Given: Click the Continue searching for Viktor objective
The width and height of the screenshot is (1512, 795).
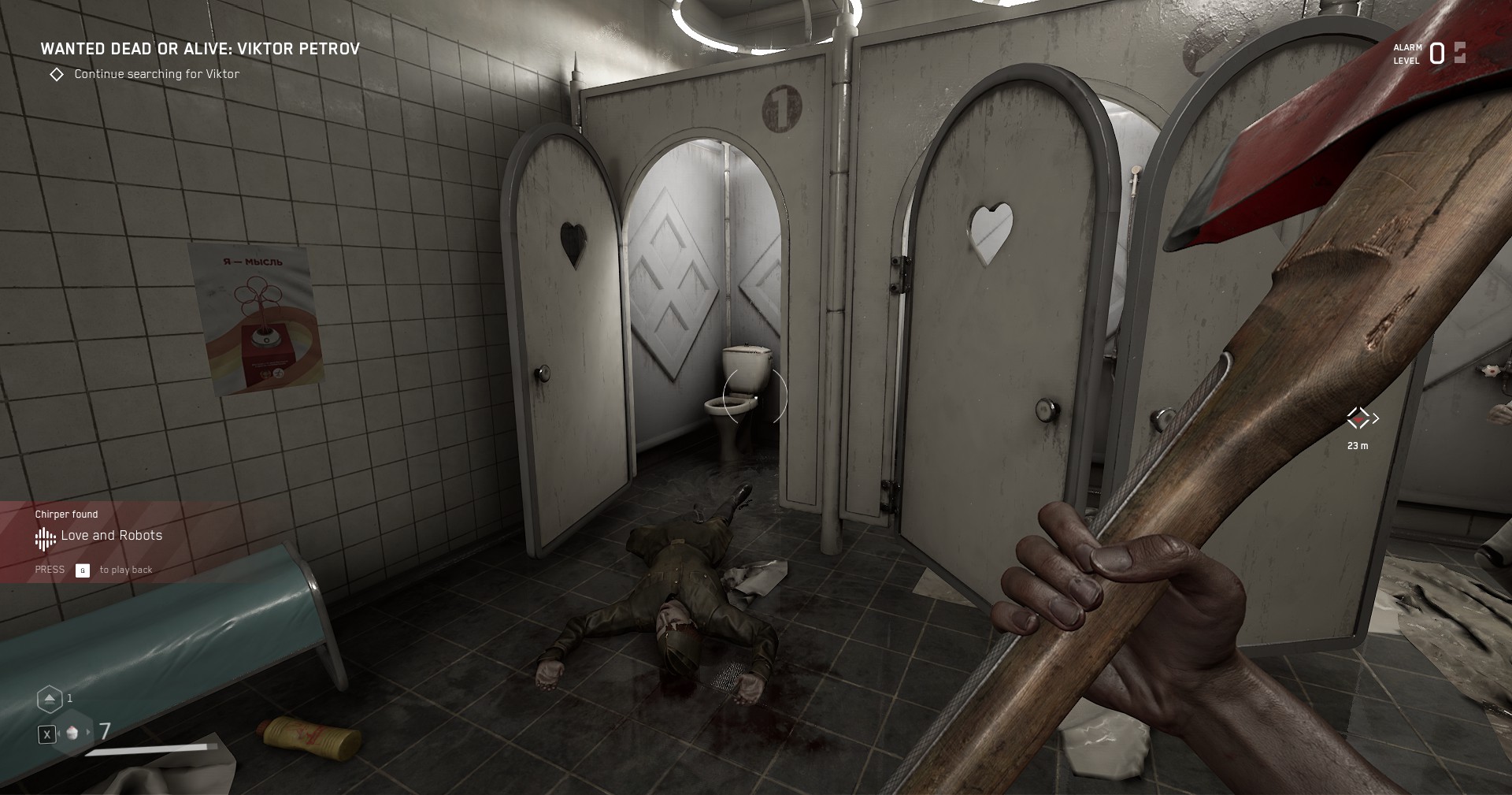Looking at the screenshot, I should [x=156, y=74].
